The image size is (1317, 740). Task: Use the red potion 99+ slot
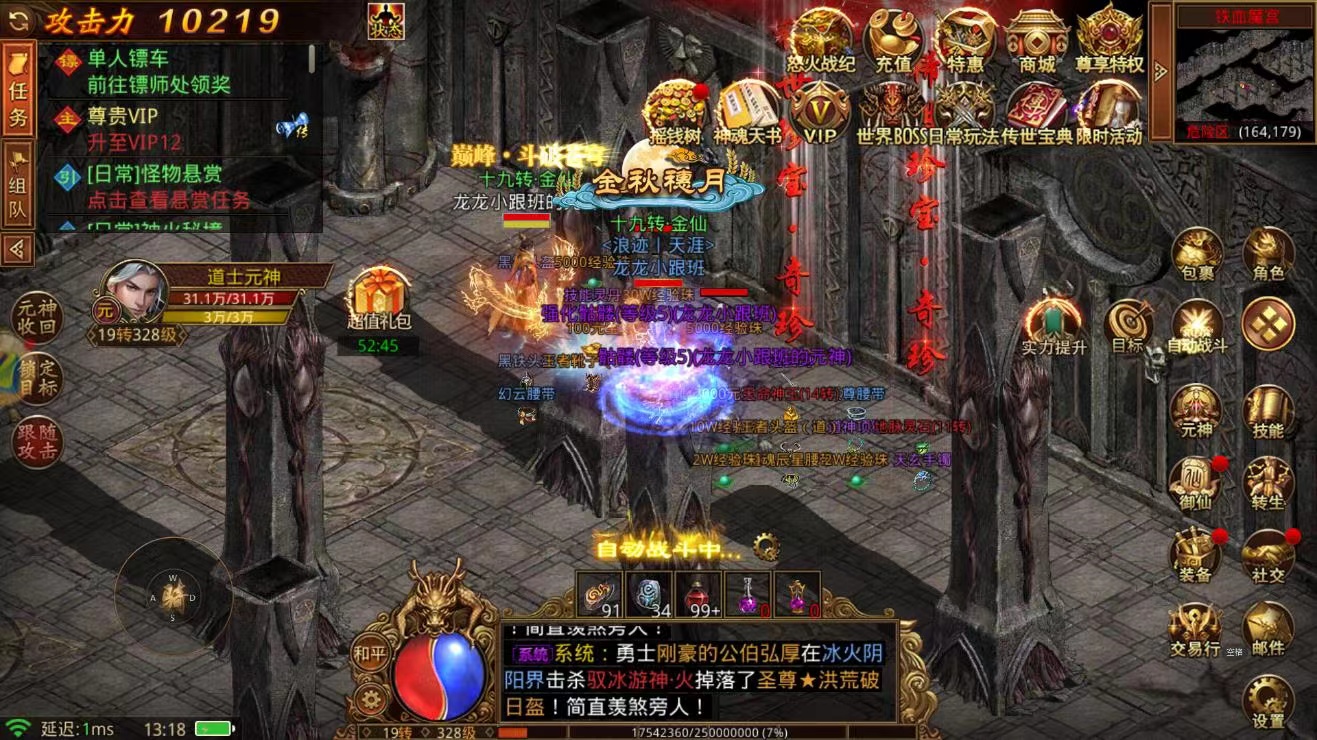point(699,594)
